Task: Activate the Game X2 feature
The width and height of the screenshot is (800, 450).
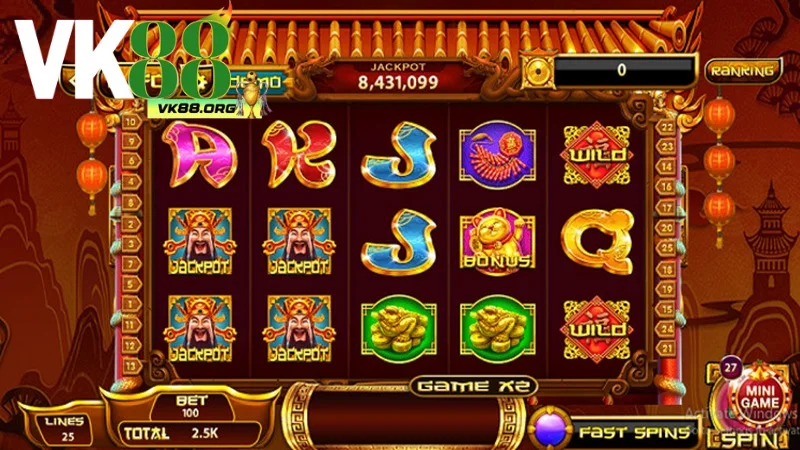Action: point(476,386)
